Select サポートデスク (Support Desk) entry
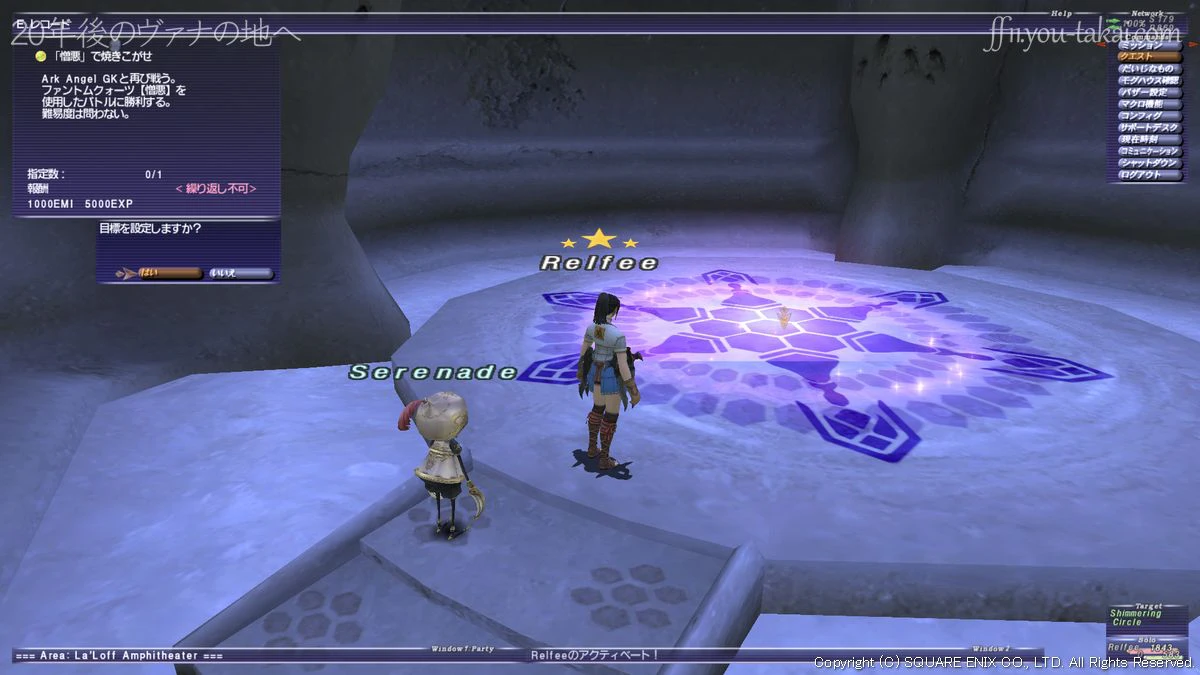1200x675 pixels. click(x=1149, y=128)
